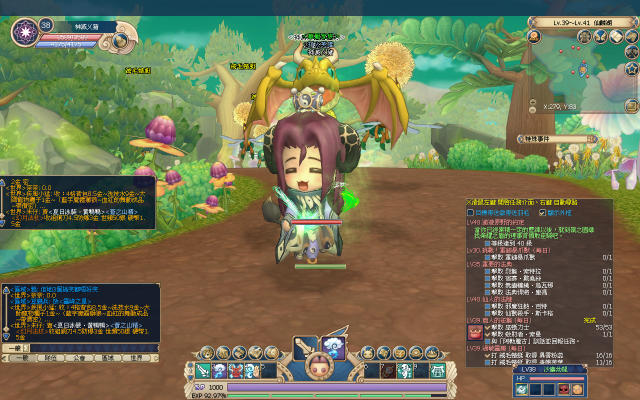Activate the red armor skill slot
The height and width of the screenshot is (400, 640).
pos(236,372)
